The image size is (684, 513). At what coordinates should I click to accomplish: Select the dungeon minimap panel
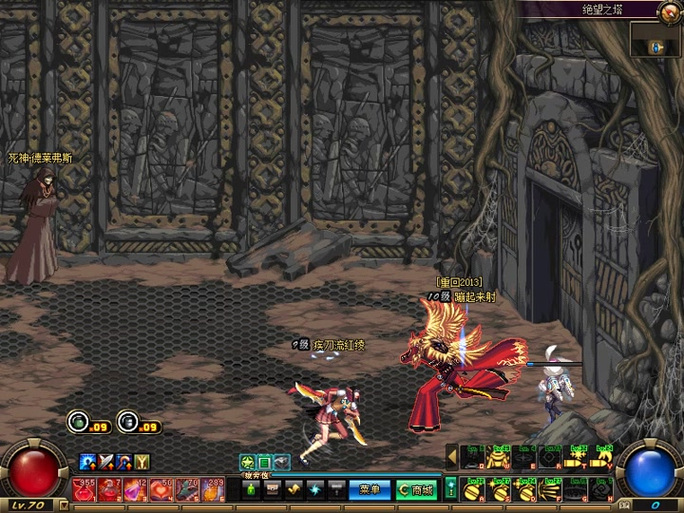pyautogui.click(x=656, y=40)
